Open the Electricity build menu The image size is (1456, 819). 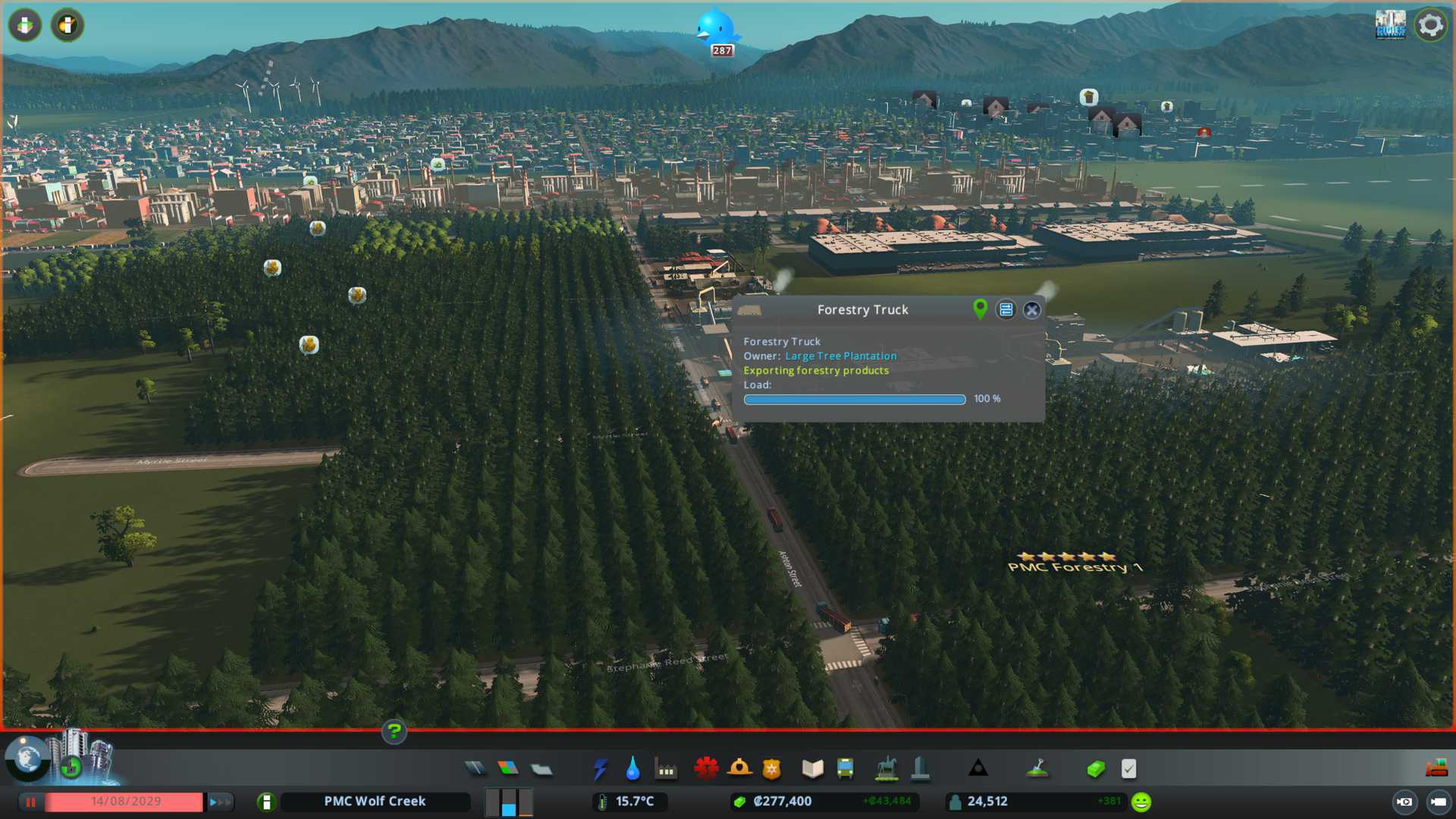600,769
